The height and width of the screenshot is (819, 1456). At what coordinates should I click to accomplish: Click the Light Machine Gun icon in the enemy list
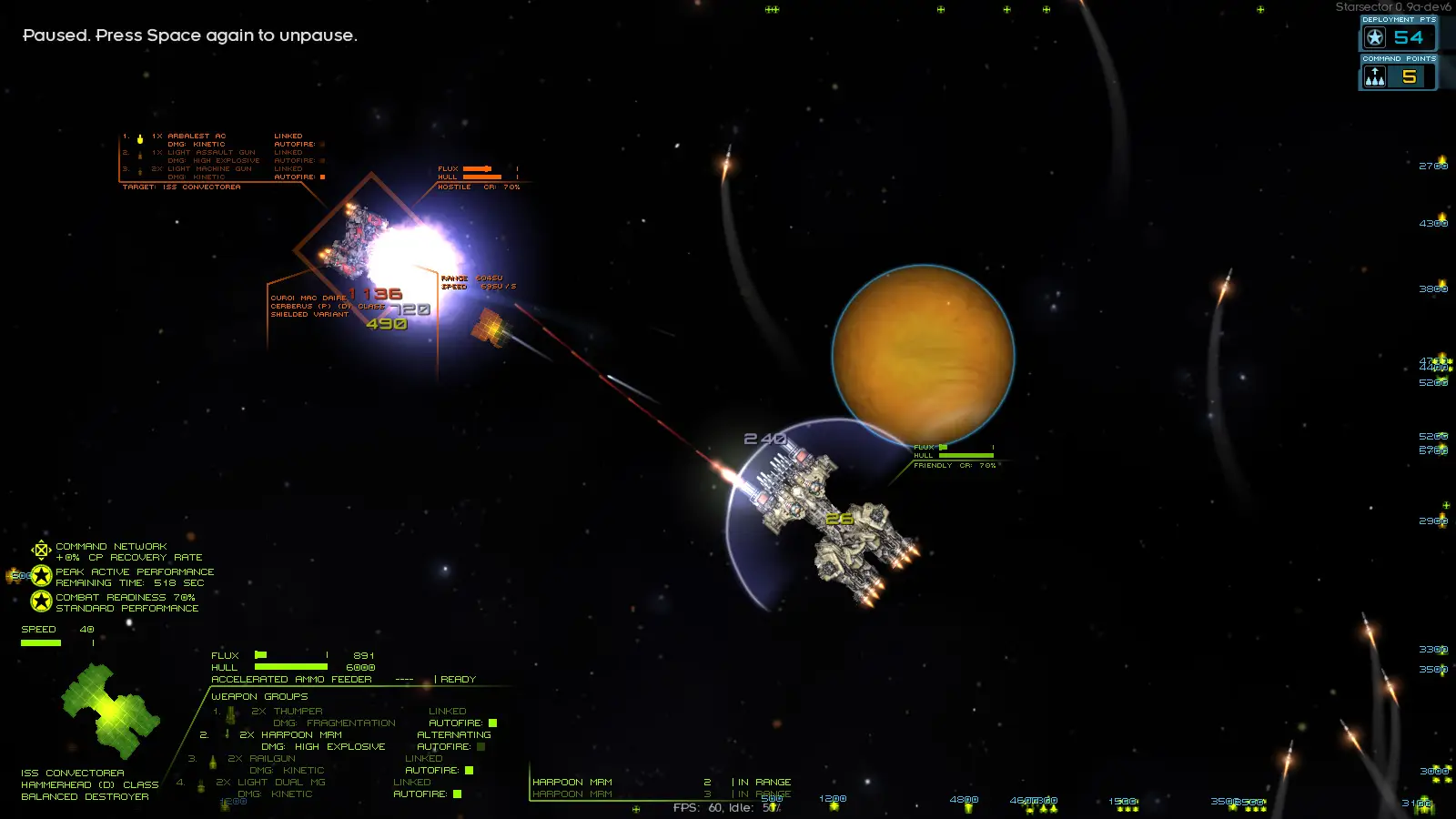pos(139,172)
